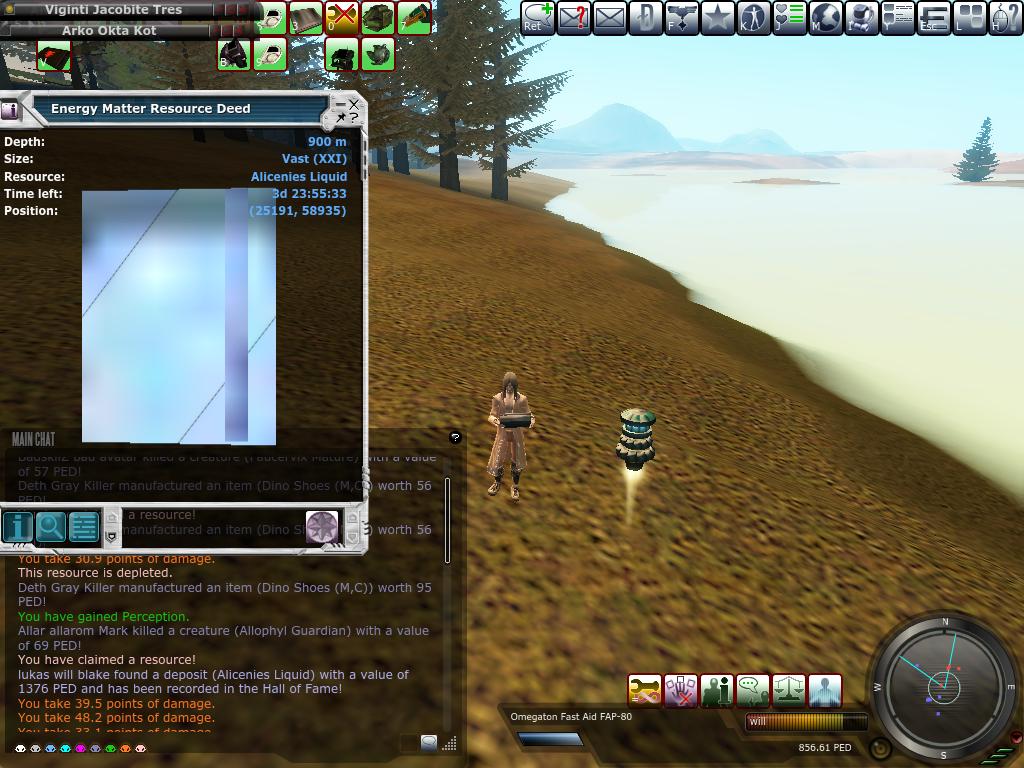Open the globe map toolbar icon
The height and width of the screenshot is (768, 1024).
pos(825,18)
